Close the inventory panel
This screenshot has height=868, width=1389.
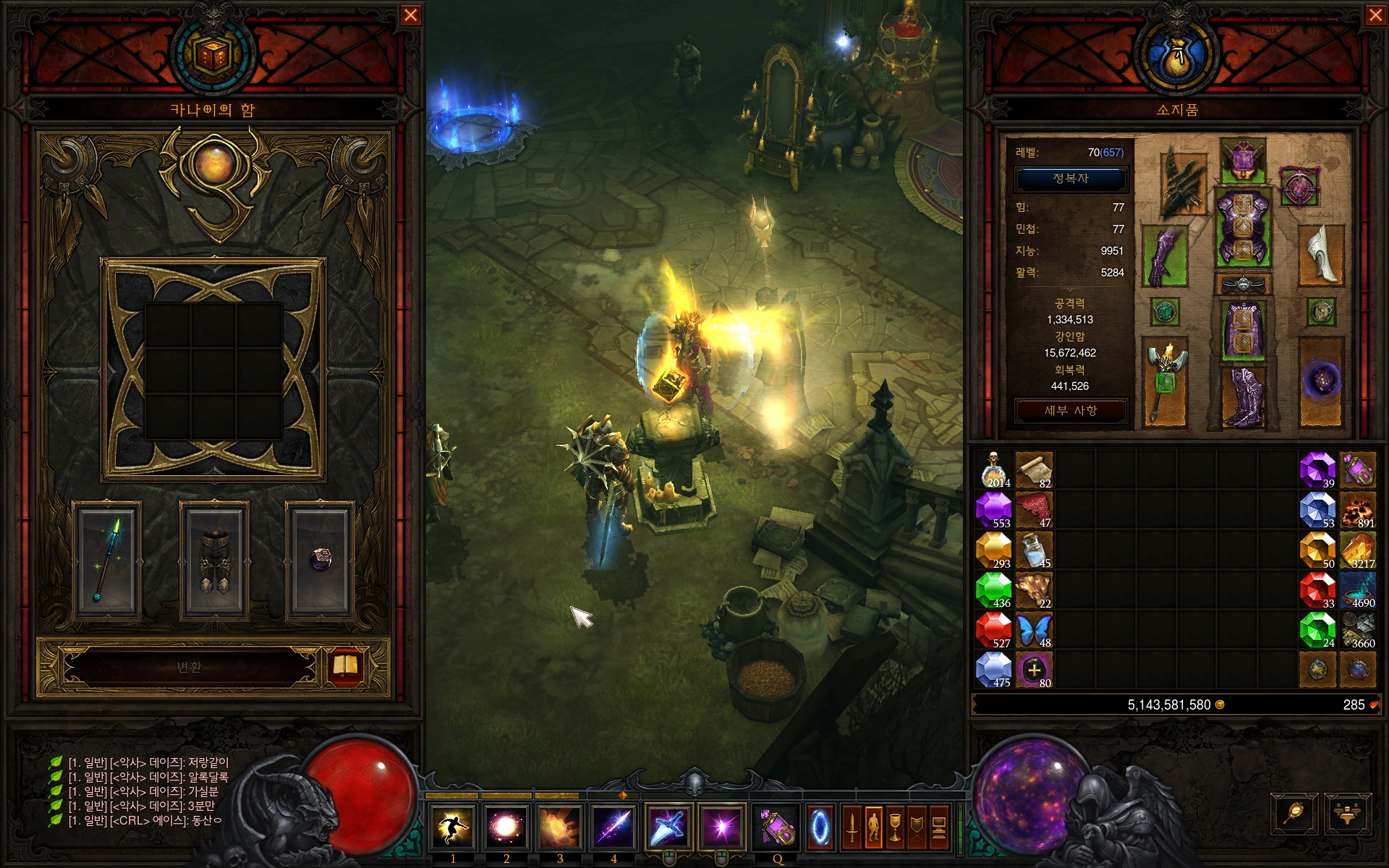tap(1375, 15)
